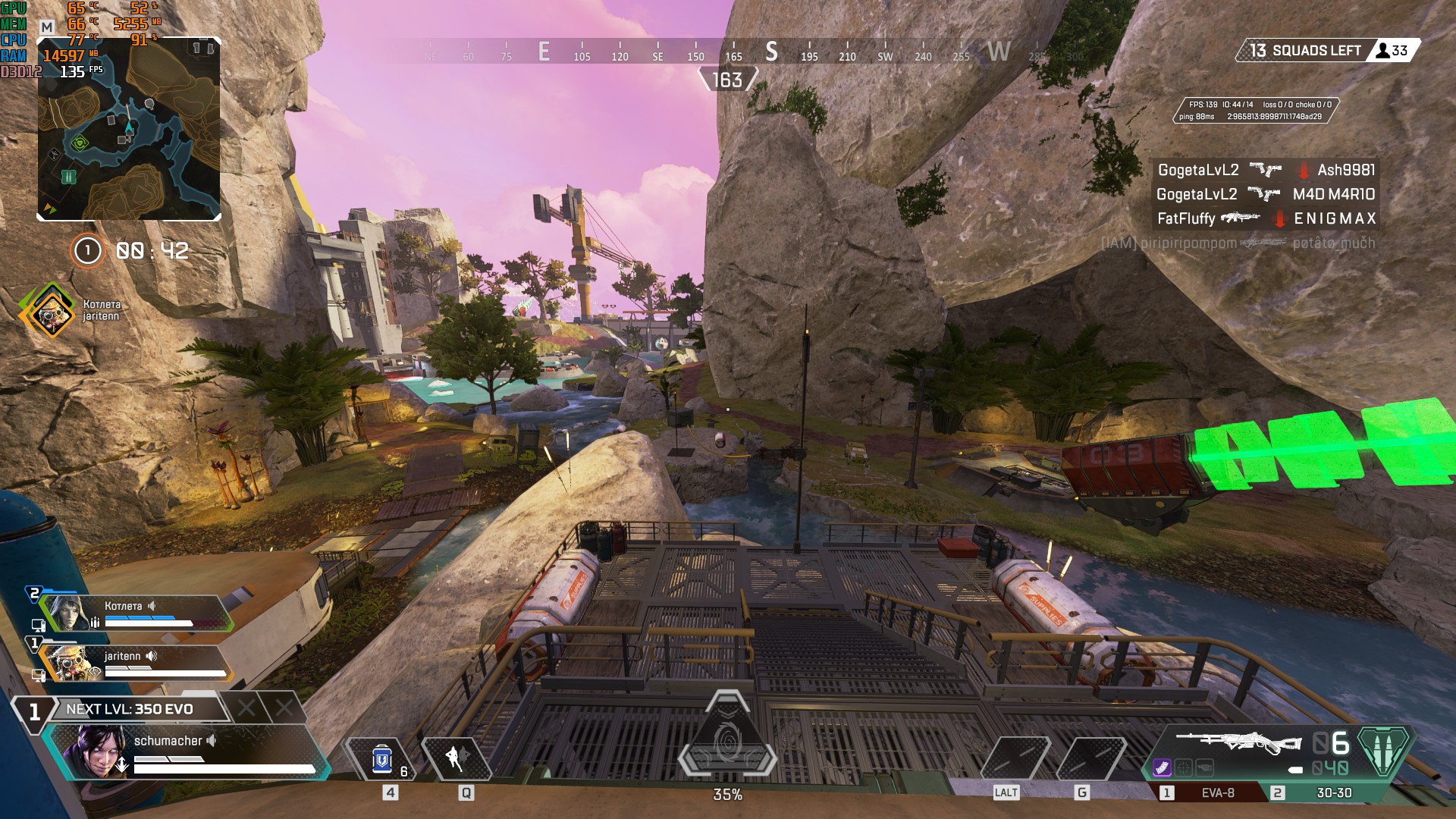The height and width of the screenshot is (819, 1456).
Task: Click the purple hop-up attachment icon
Action: pyautogui.click(x=1162, y=767)
